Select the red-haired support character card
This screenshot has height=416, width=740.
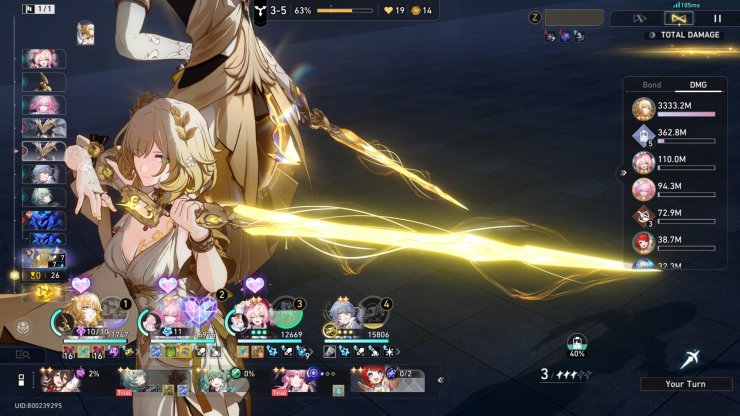tap(373, 380)
